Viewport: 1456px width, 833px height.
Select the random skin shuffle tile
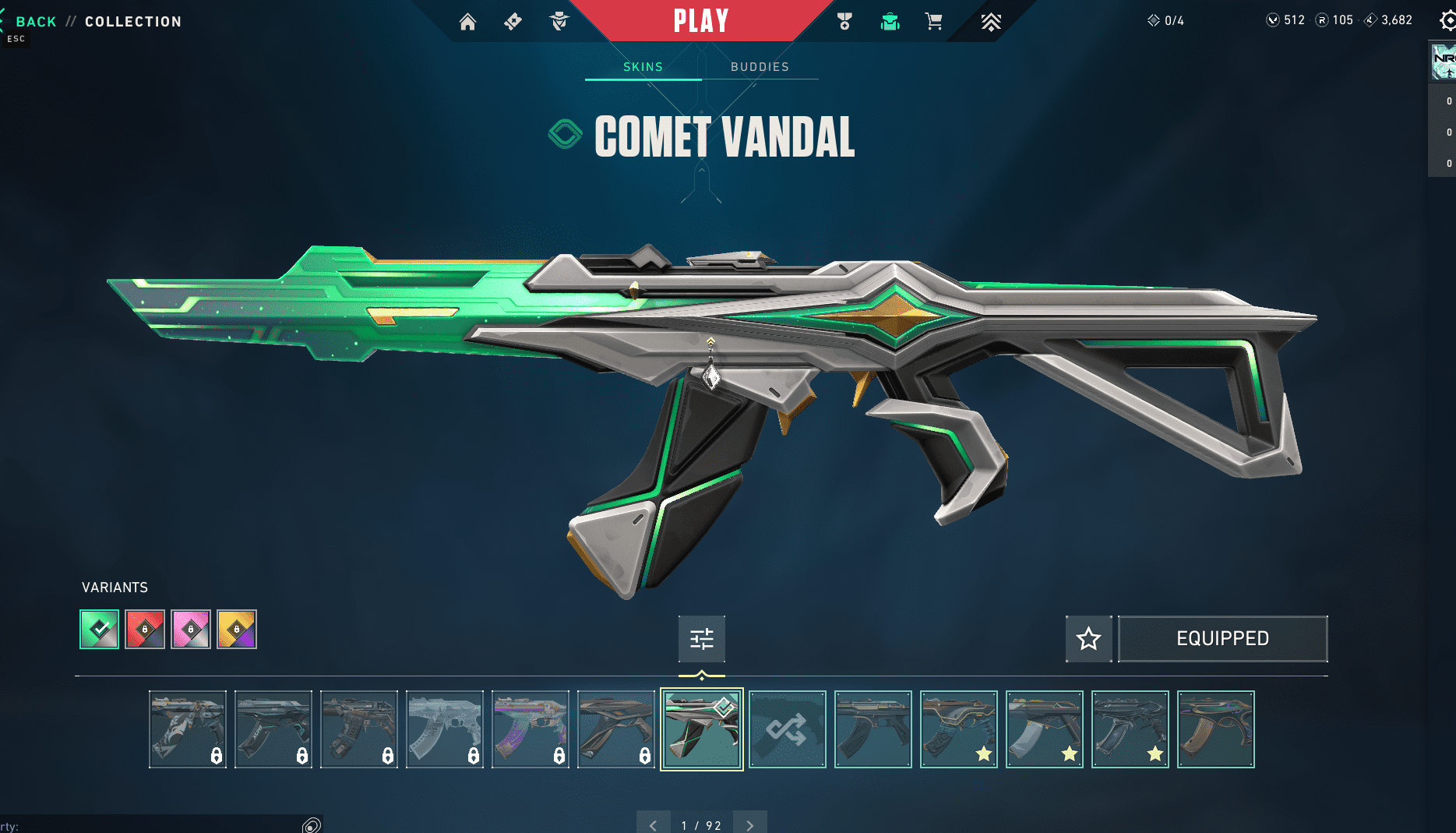click(x=787, y=729)
